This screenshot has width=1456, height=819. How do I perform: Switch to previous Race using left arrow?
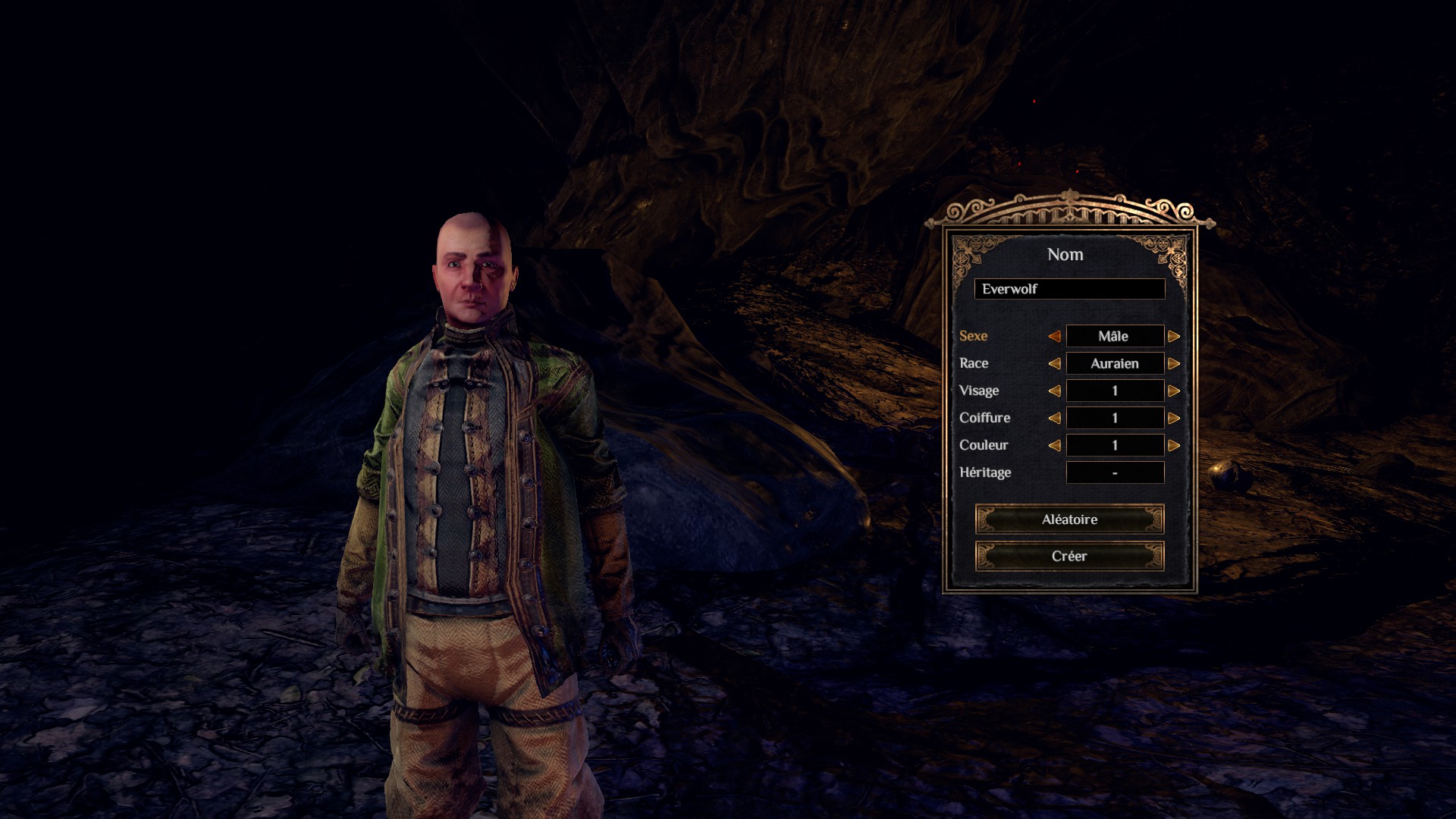point(1054,363)
